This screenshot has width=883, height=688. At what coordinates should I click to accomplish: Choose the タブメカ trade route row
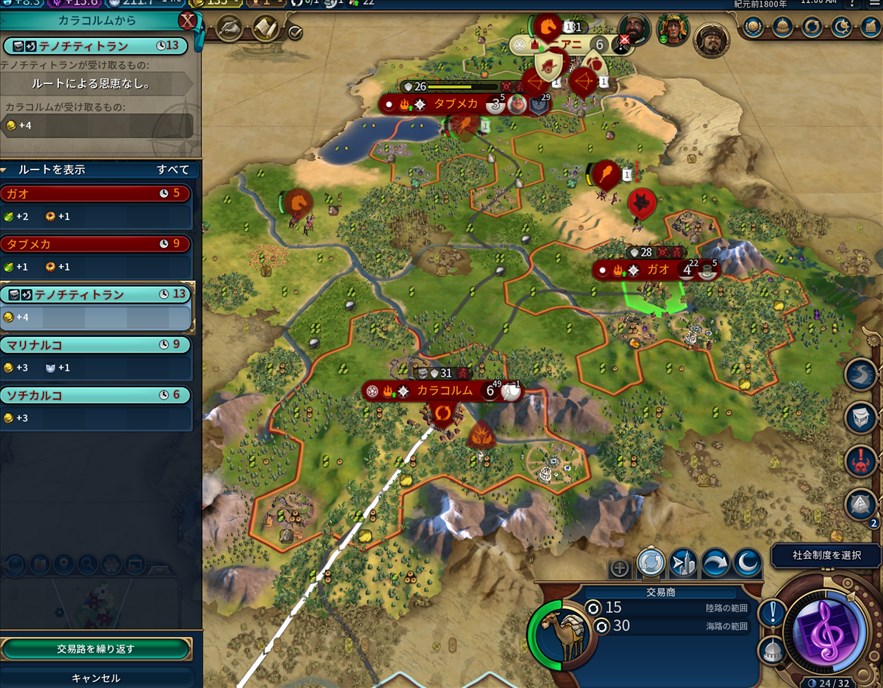coord(96,244)
